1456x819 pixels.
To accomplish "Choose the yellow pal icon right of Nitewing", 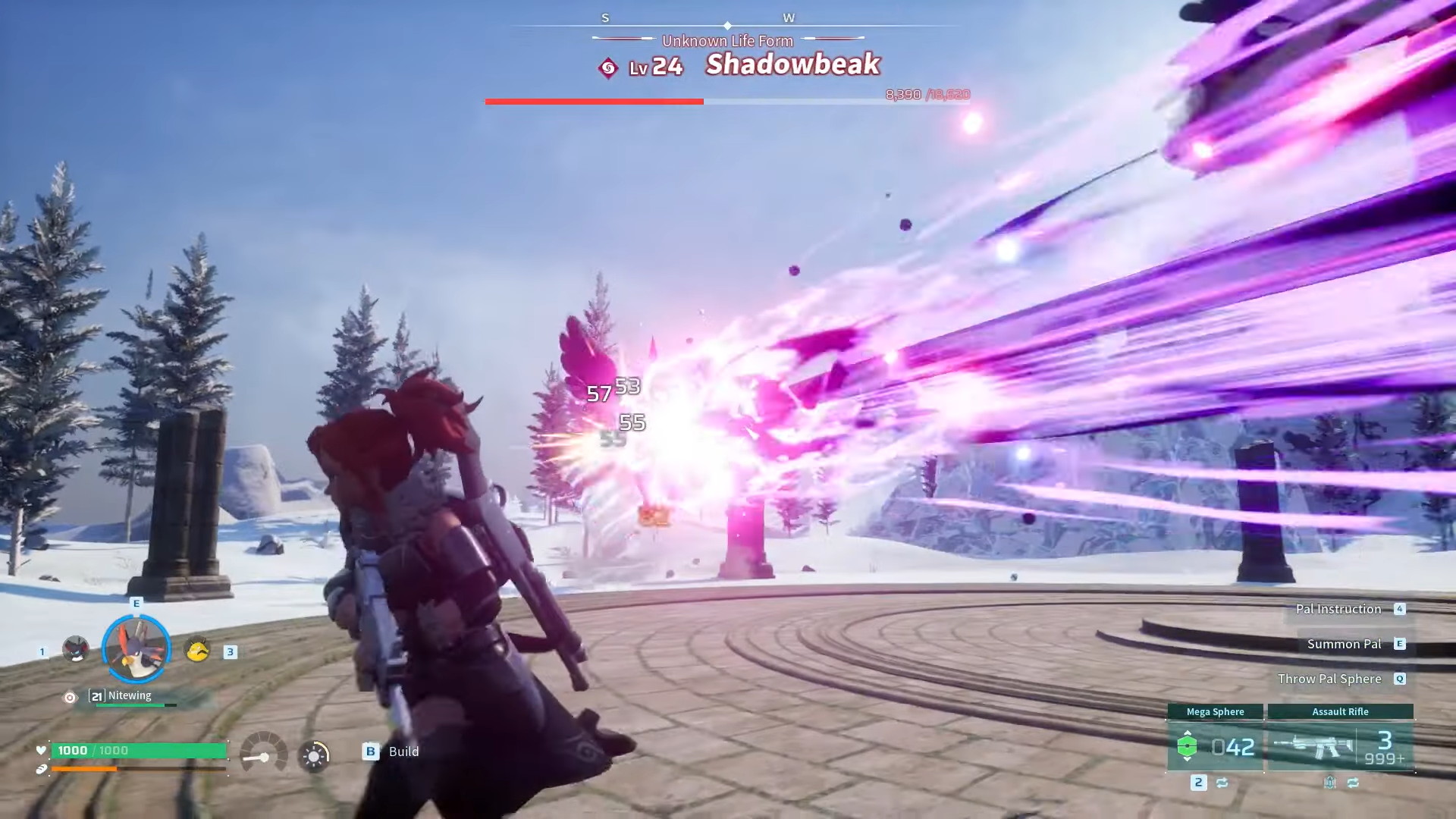I will (x=197, y=649).
